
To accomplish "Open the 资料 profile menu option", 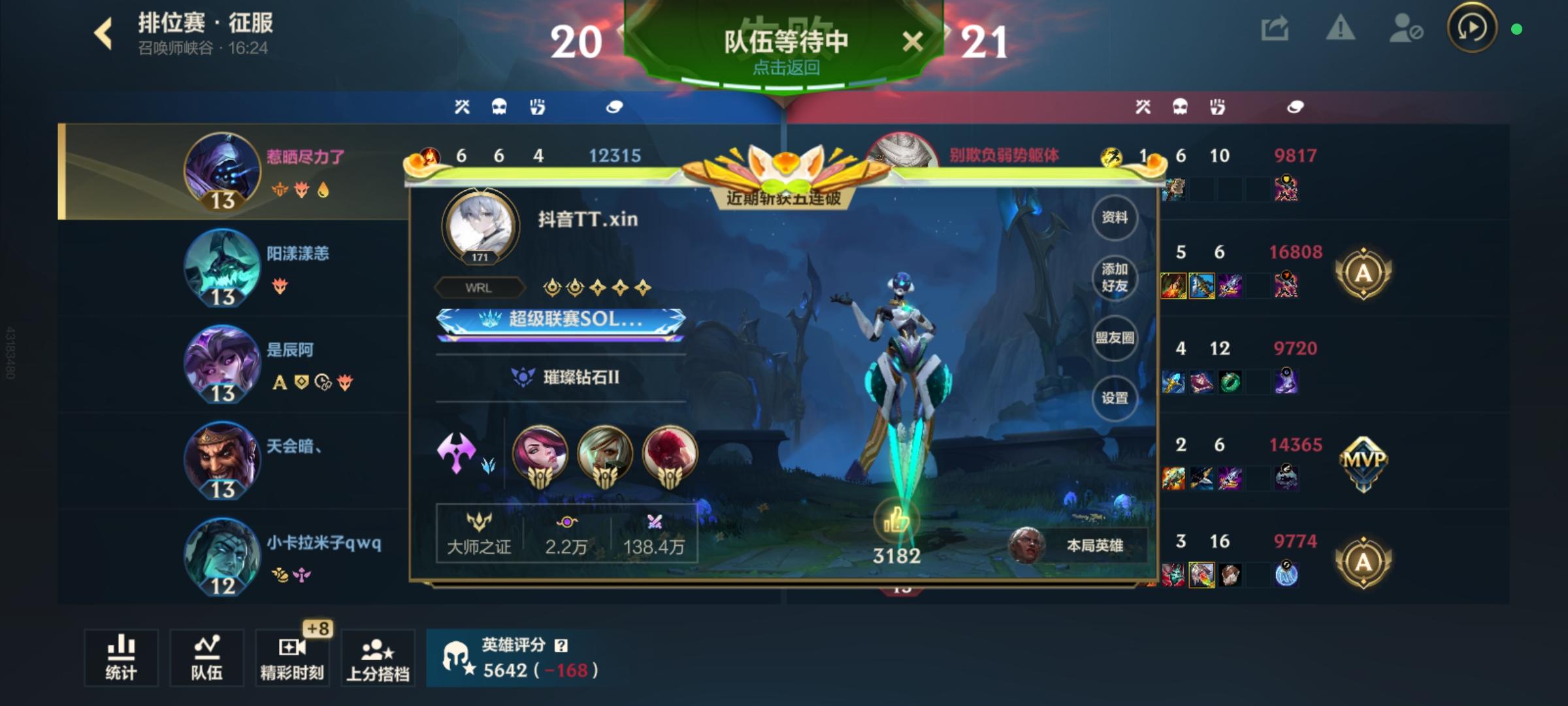I will (x=1115, y=218).
